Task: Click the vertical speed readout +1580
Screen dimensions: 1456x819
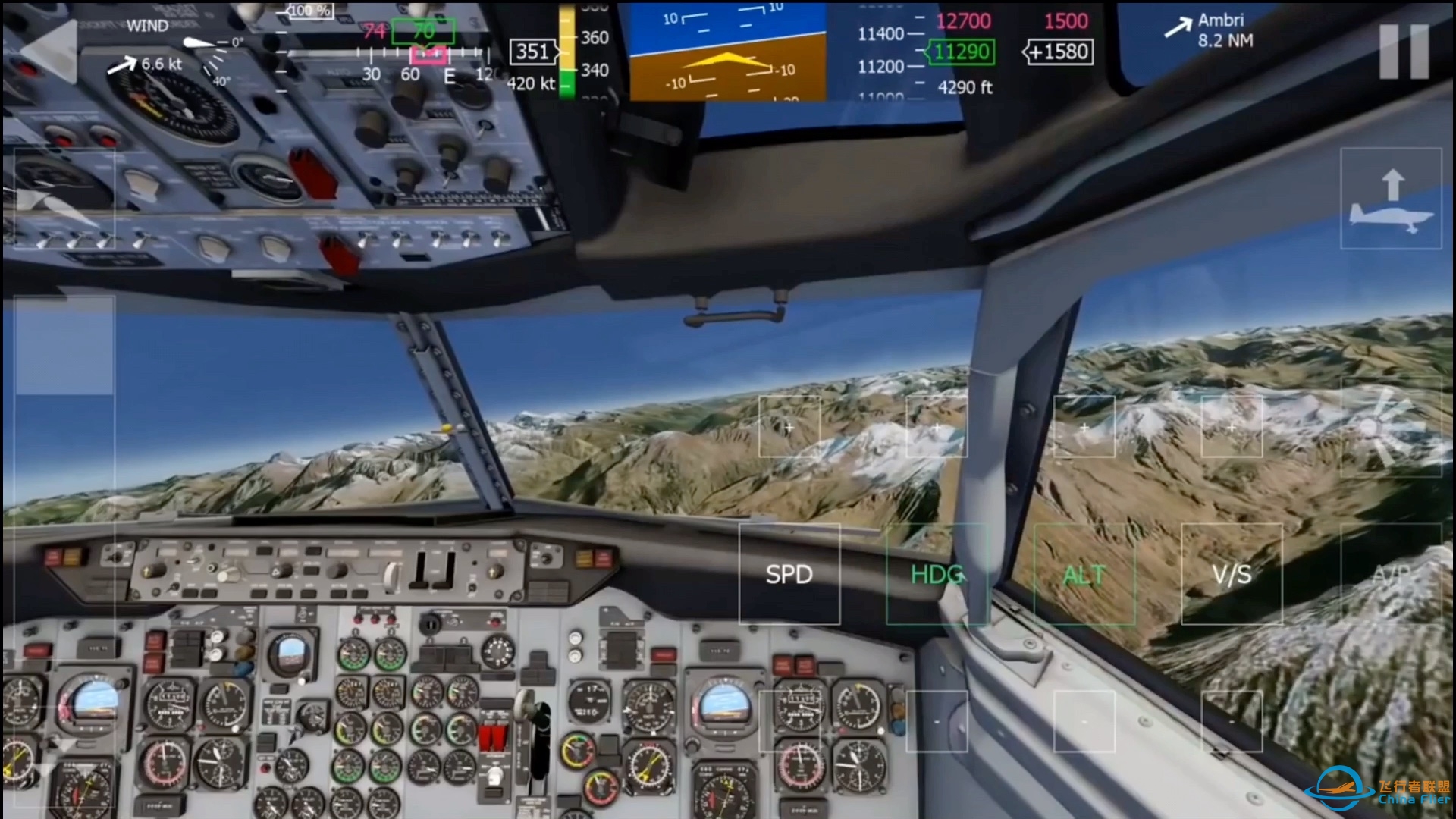Action: 1059,51
